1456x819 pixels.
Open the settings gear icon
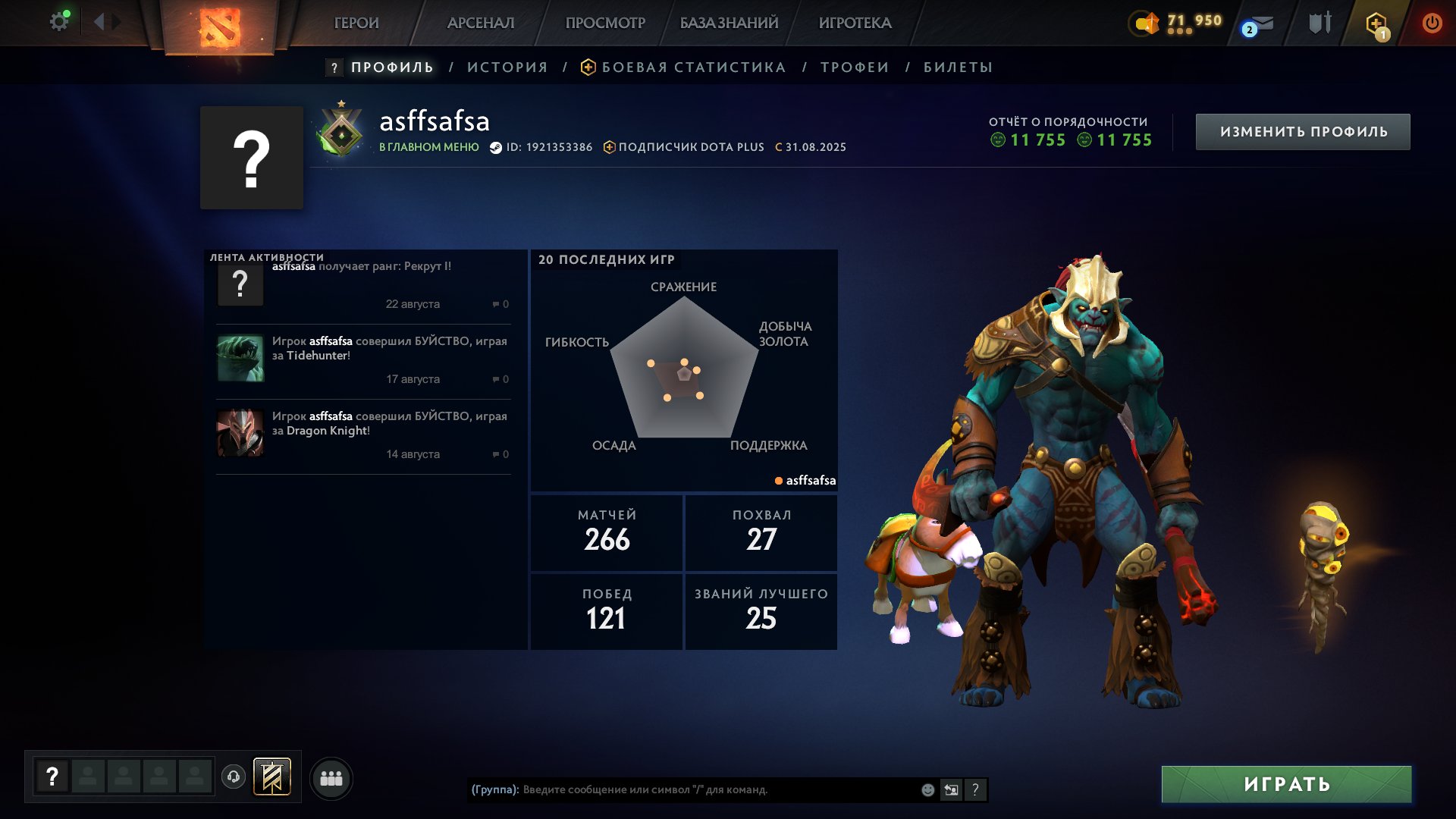point(58,22)
